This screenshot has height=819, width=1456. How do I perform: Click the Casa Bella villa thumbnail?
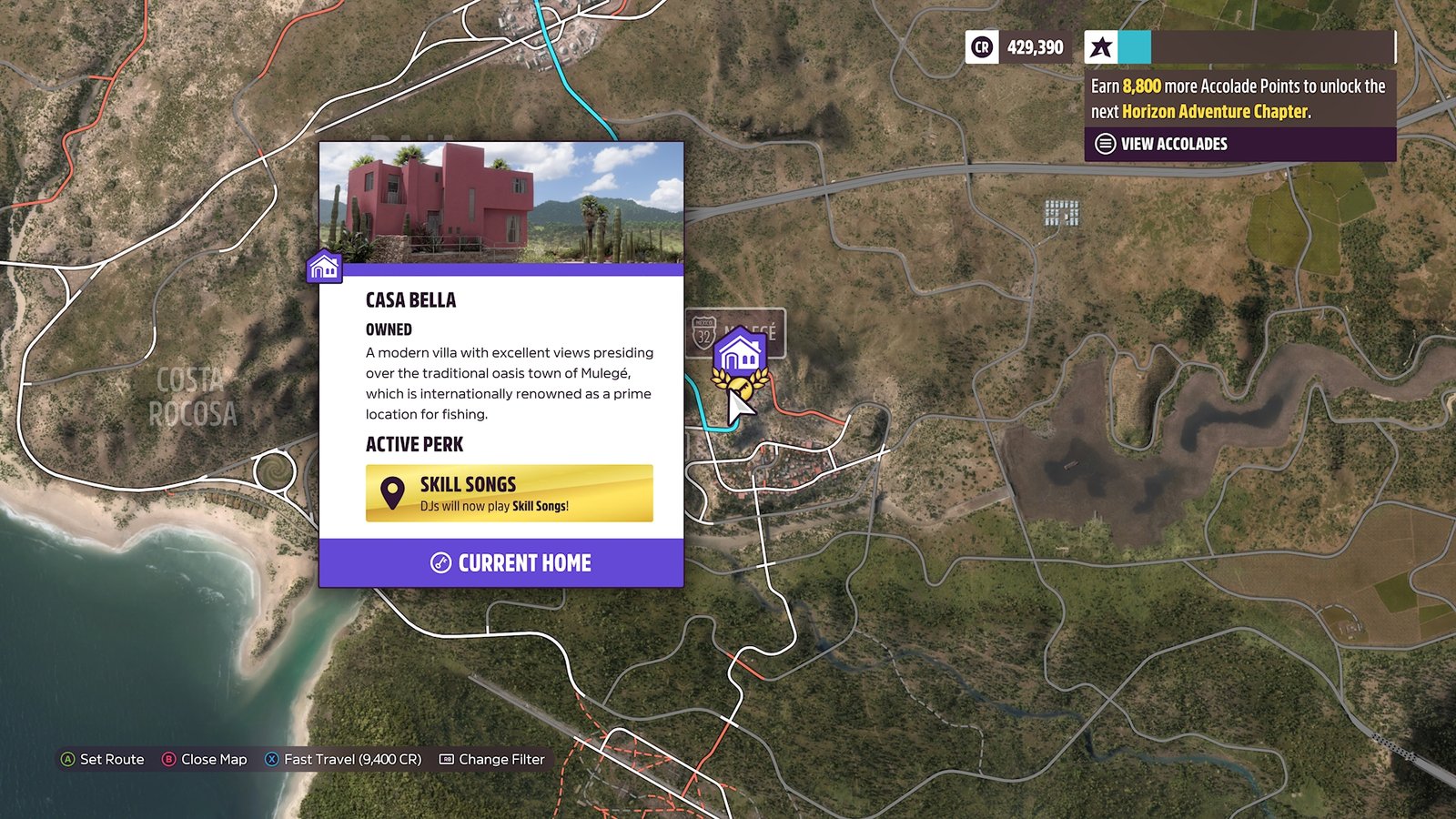(500, 202)
